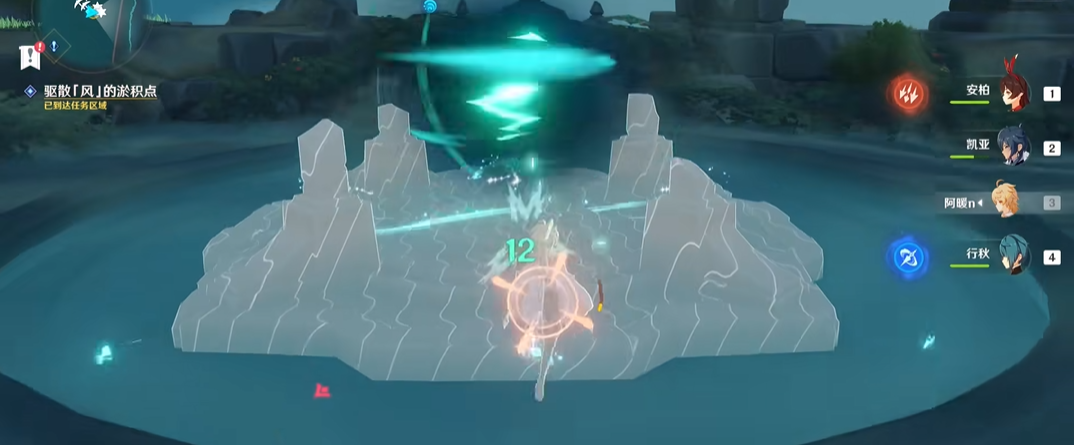Switch to party member 凯亚
This screenshot has height=445, width=1074.
pos(1014,148)
